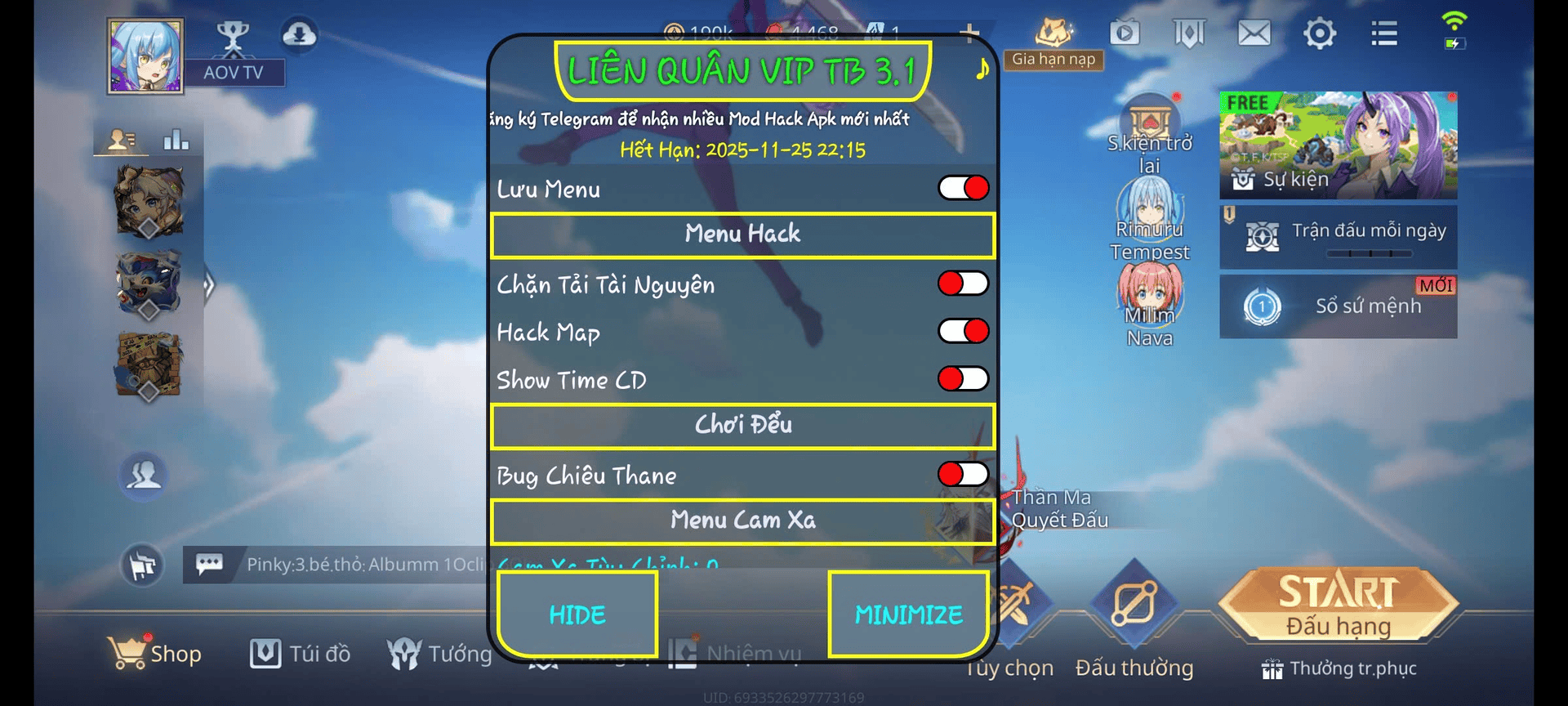Viewport: 1568px width, 706px height.
Task: Click the HIDE button on the mod menu
Action: click(577, 614)
